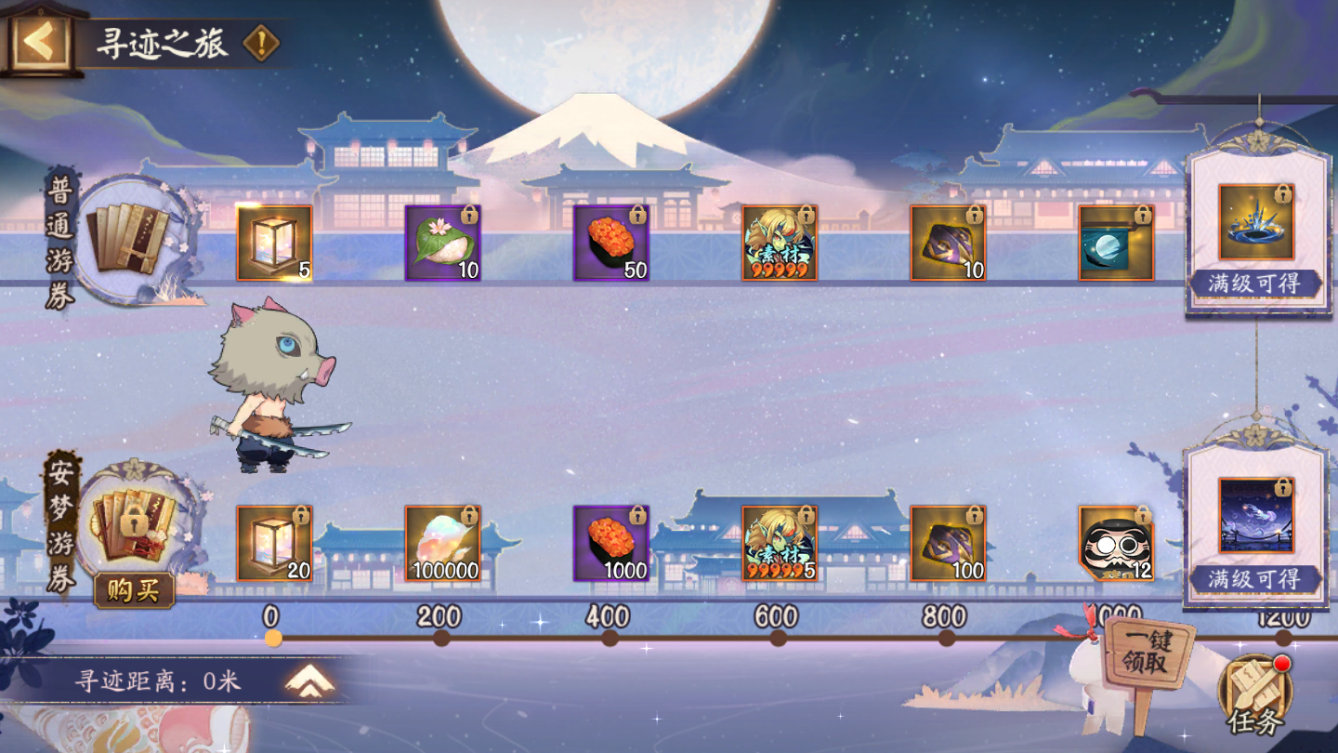Select the premium purple cloth reward 100
This screenshot has height=753, width=1338.
[947, 543]
